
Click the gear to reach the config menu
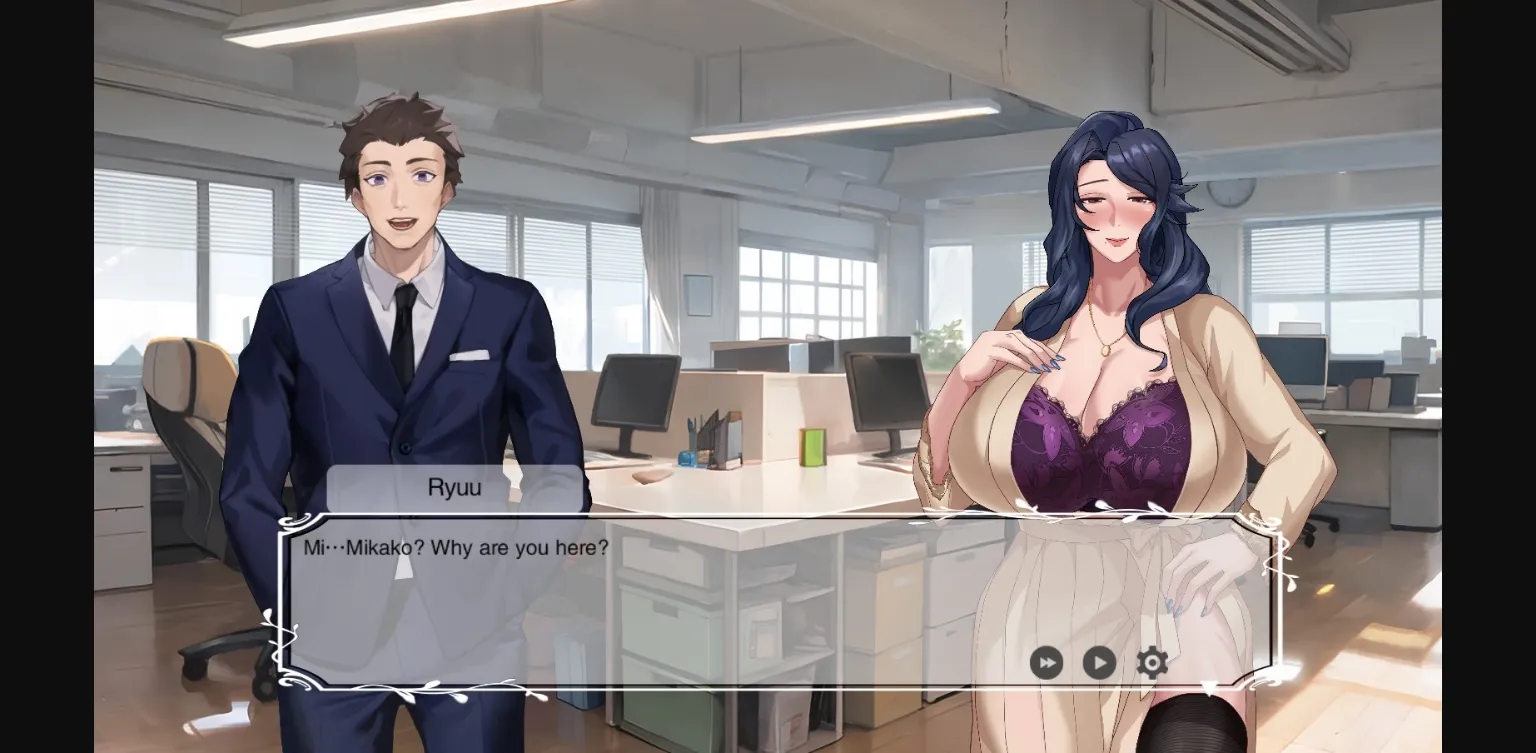coord(1151,663)
